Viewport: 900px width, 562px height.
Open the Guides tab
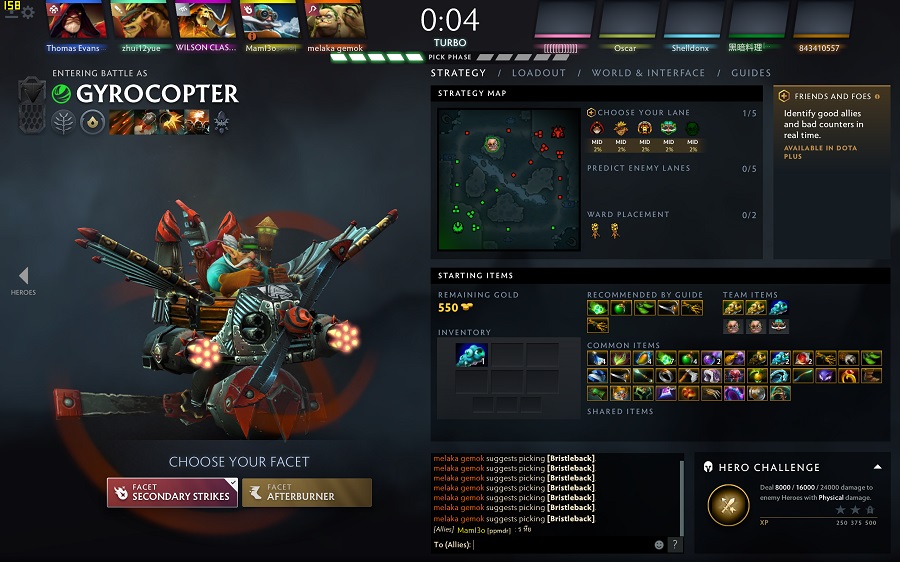pos(751,73)
